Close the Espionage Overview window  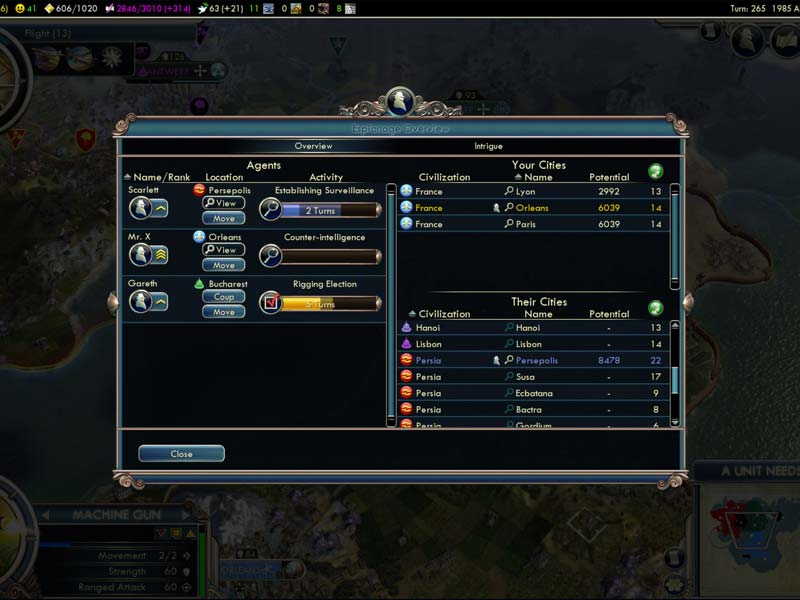(181, 454)
